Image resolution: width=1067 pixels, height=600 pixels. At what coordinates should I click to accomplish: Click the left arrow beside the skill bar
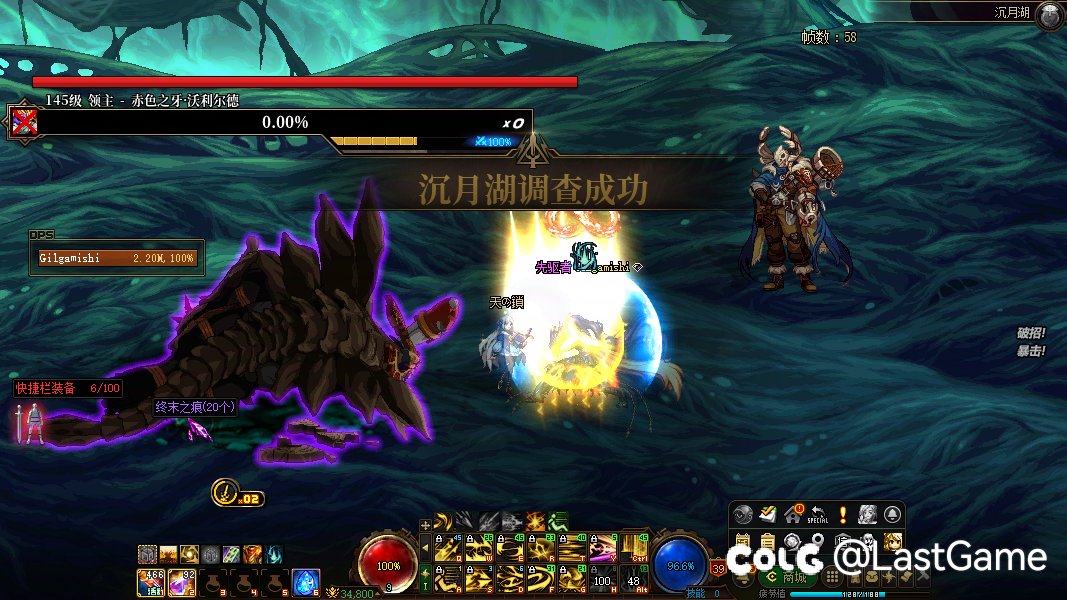click(x=424, y=547)
